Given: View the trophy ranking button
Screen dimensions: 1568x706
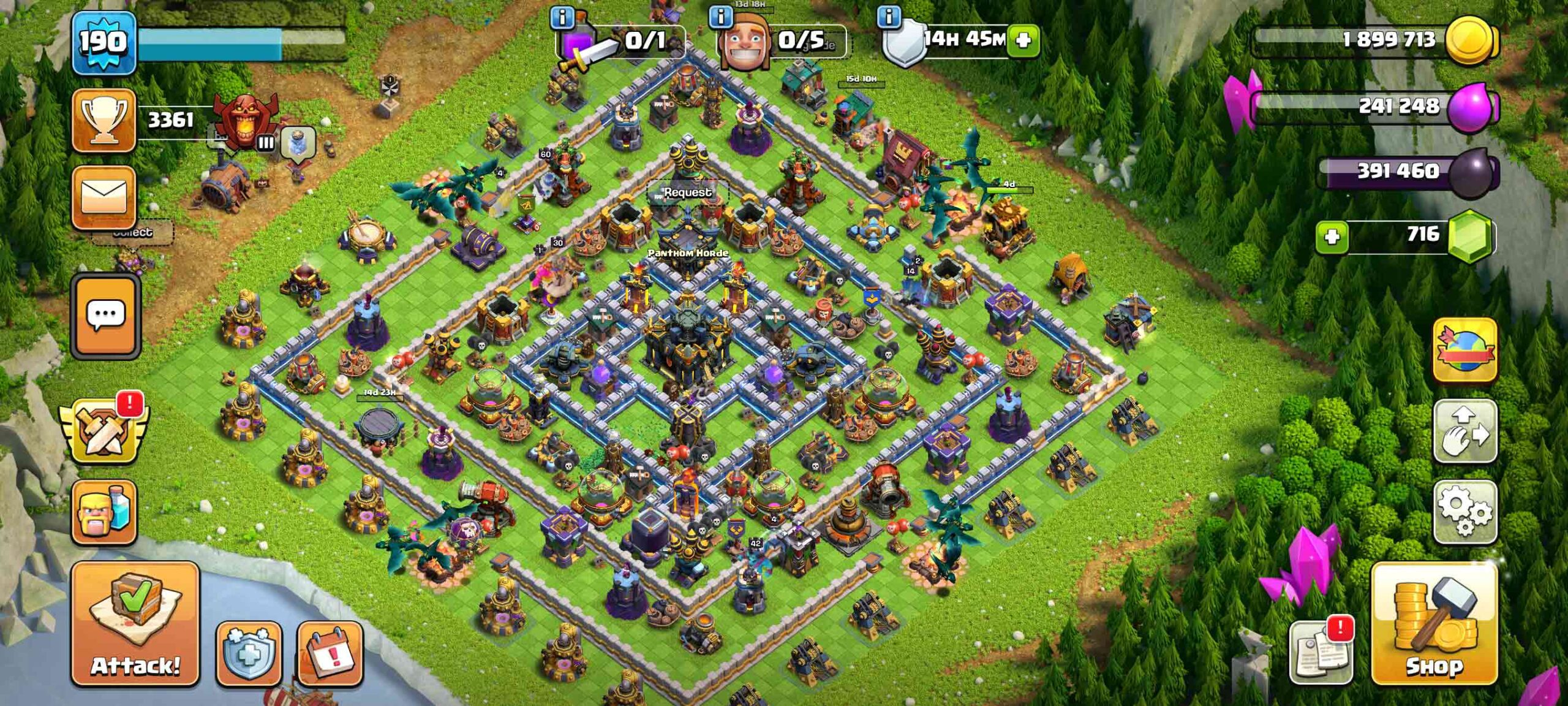Looking at the screenshot, I should tap(104, 120).
